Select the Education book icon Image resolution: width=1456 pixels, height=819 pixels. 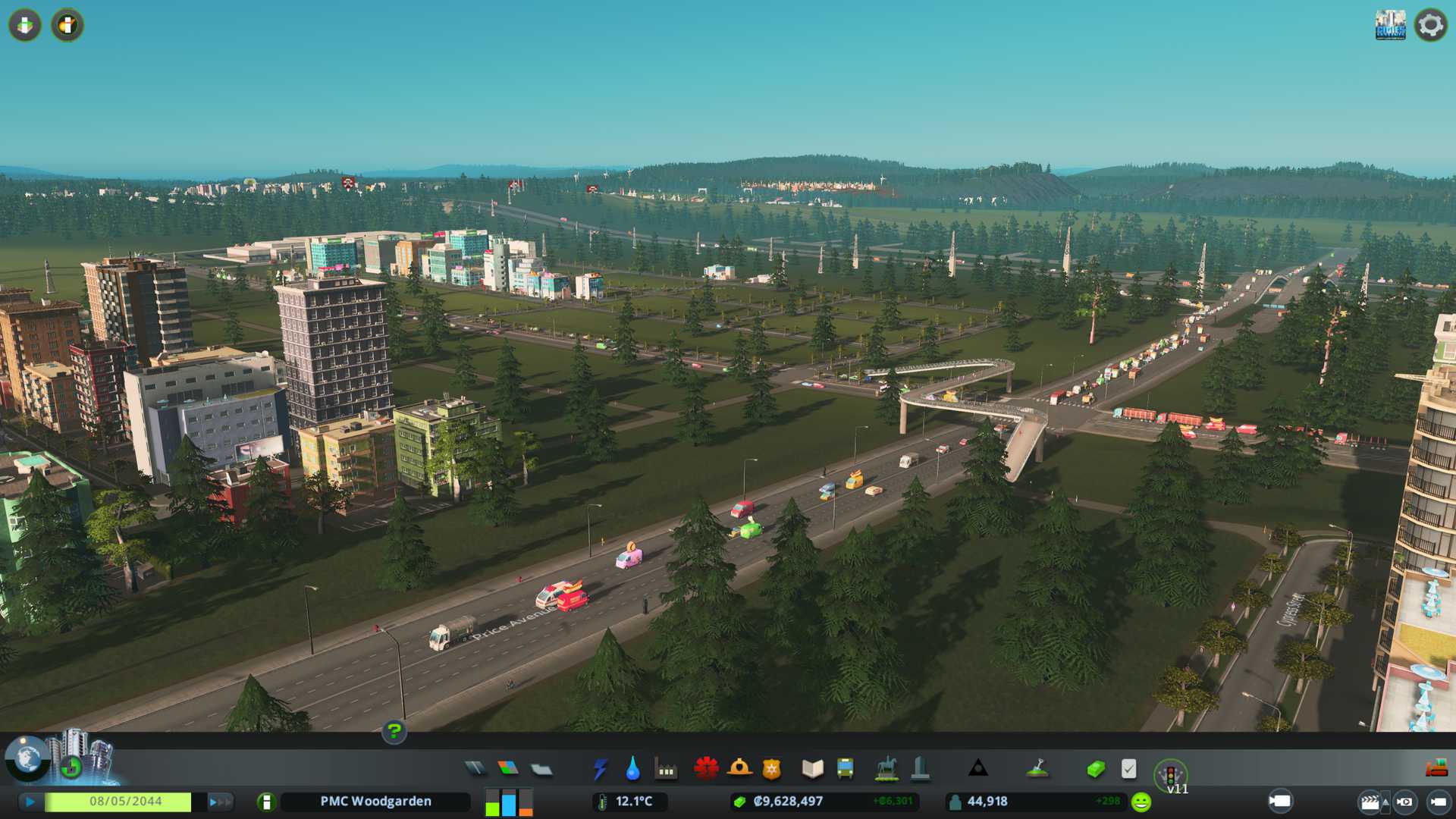click(812, 769)
